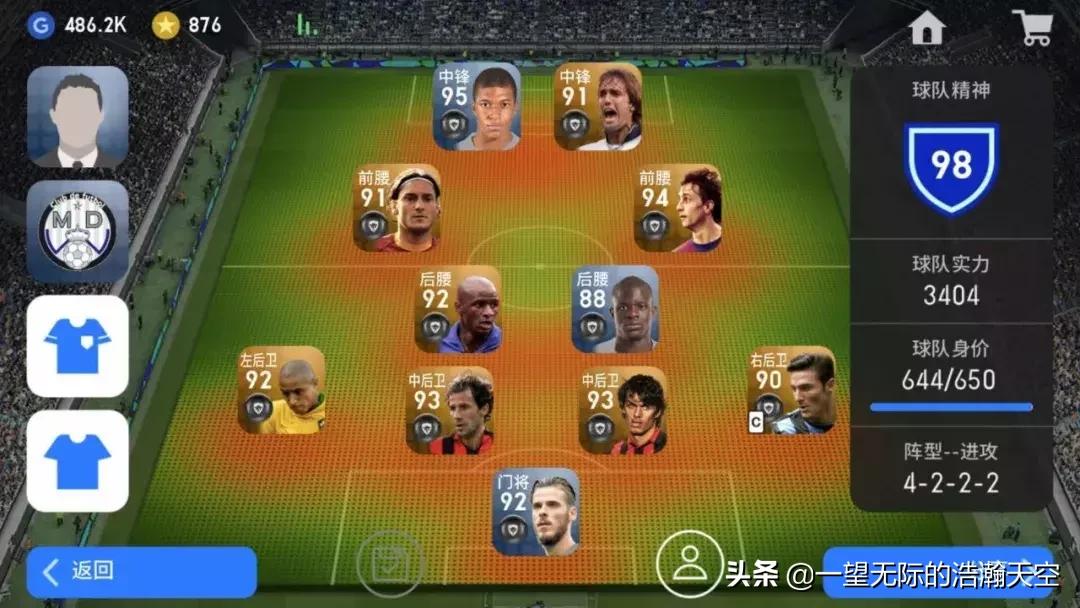
Task: Choose the 88-rated 后腰 midfielder card
Action: 615,309
